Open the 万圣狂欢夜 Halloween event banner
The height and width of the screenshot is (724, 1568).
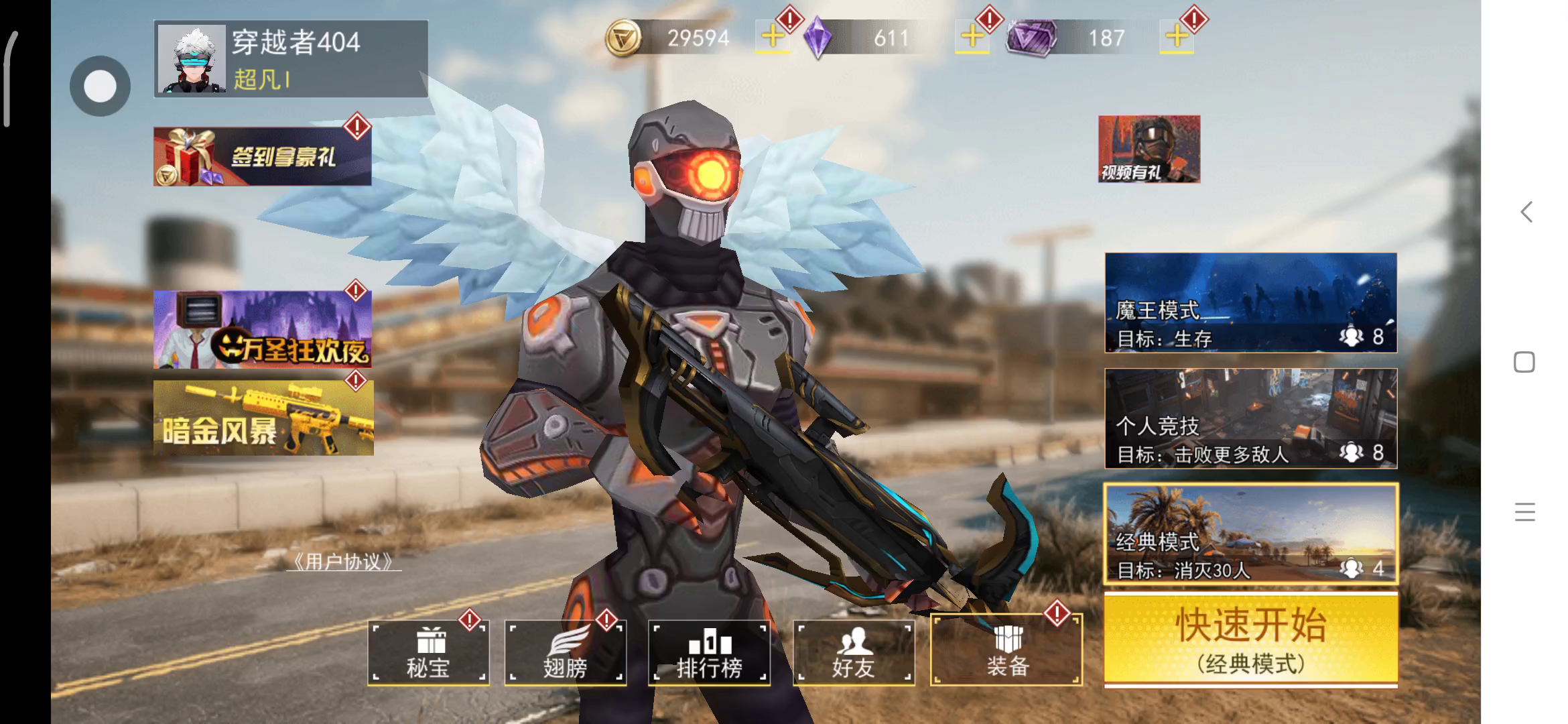click(x=262, y=329)
